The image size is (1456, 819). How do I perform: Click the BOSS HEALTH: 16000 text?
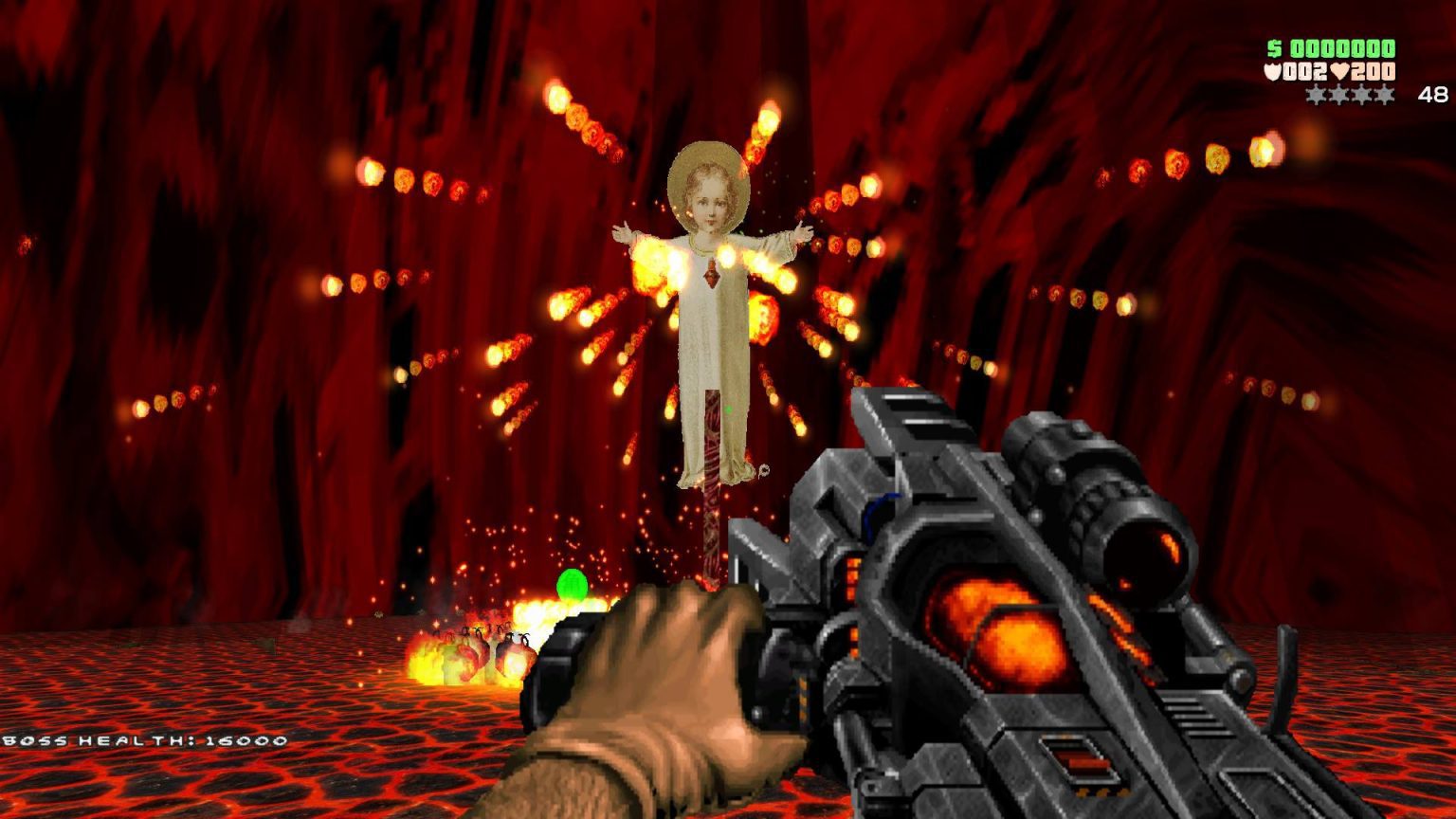click(142, 740)
